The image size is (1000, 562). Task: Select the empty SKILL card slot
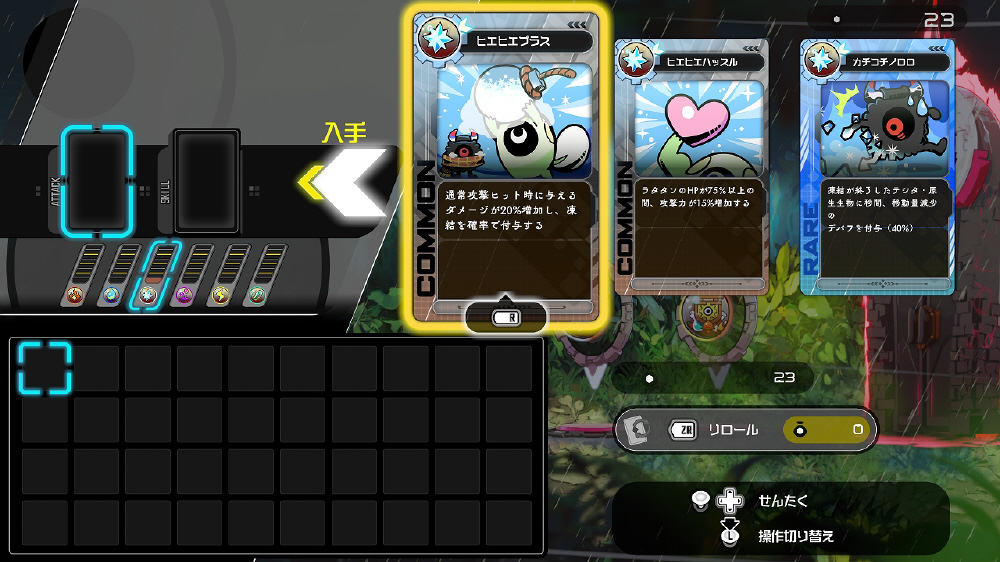point(207,180)
